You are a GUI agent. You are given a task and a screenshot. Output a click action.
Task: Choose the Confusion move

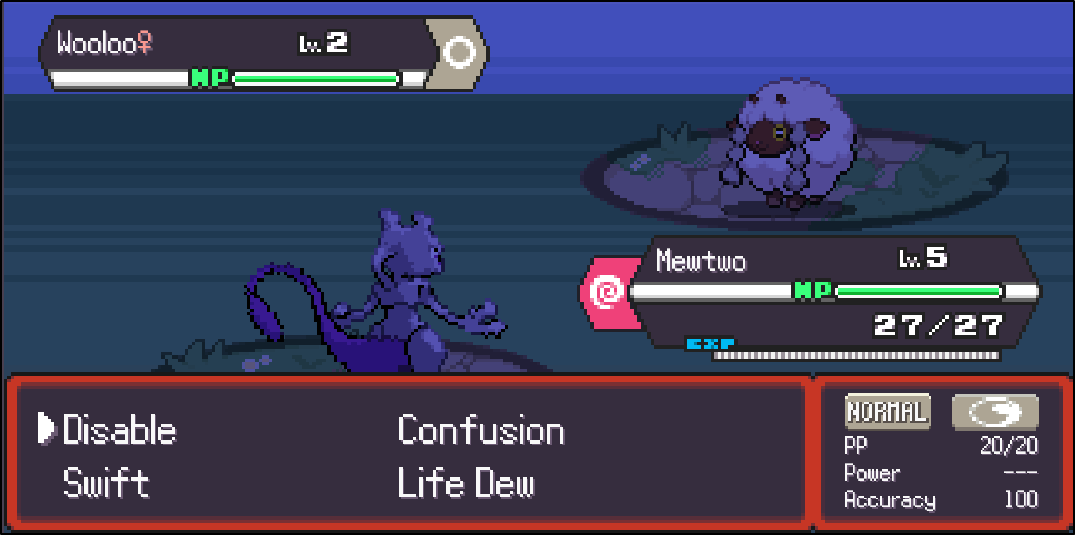coord(480,431)
